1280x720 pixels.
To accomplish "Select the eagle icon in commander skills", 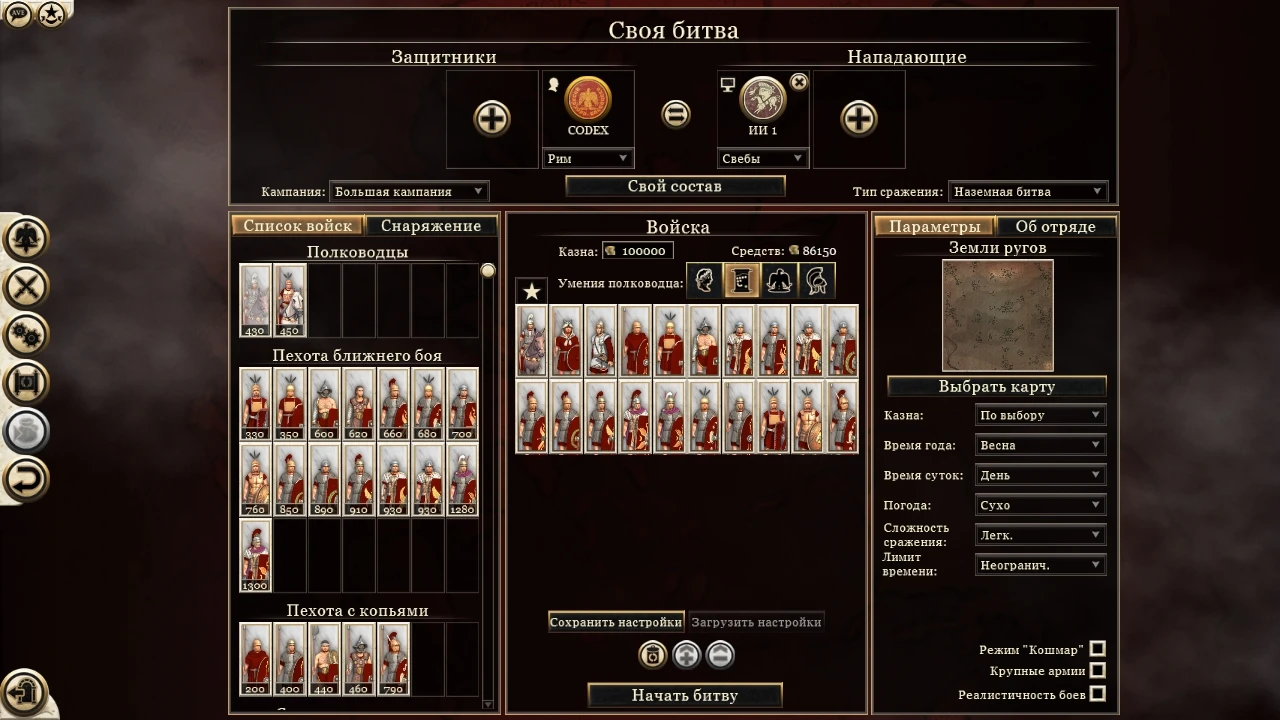I will (779, 281).
